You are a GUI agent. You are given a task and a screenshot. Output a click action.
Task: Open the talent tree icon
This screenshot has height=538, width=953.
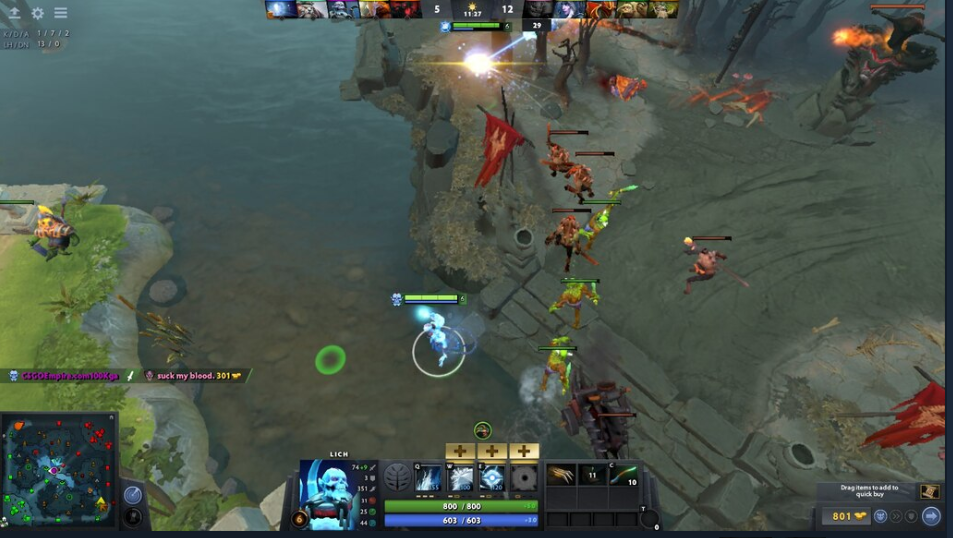point(397,478)
